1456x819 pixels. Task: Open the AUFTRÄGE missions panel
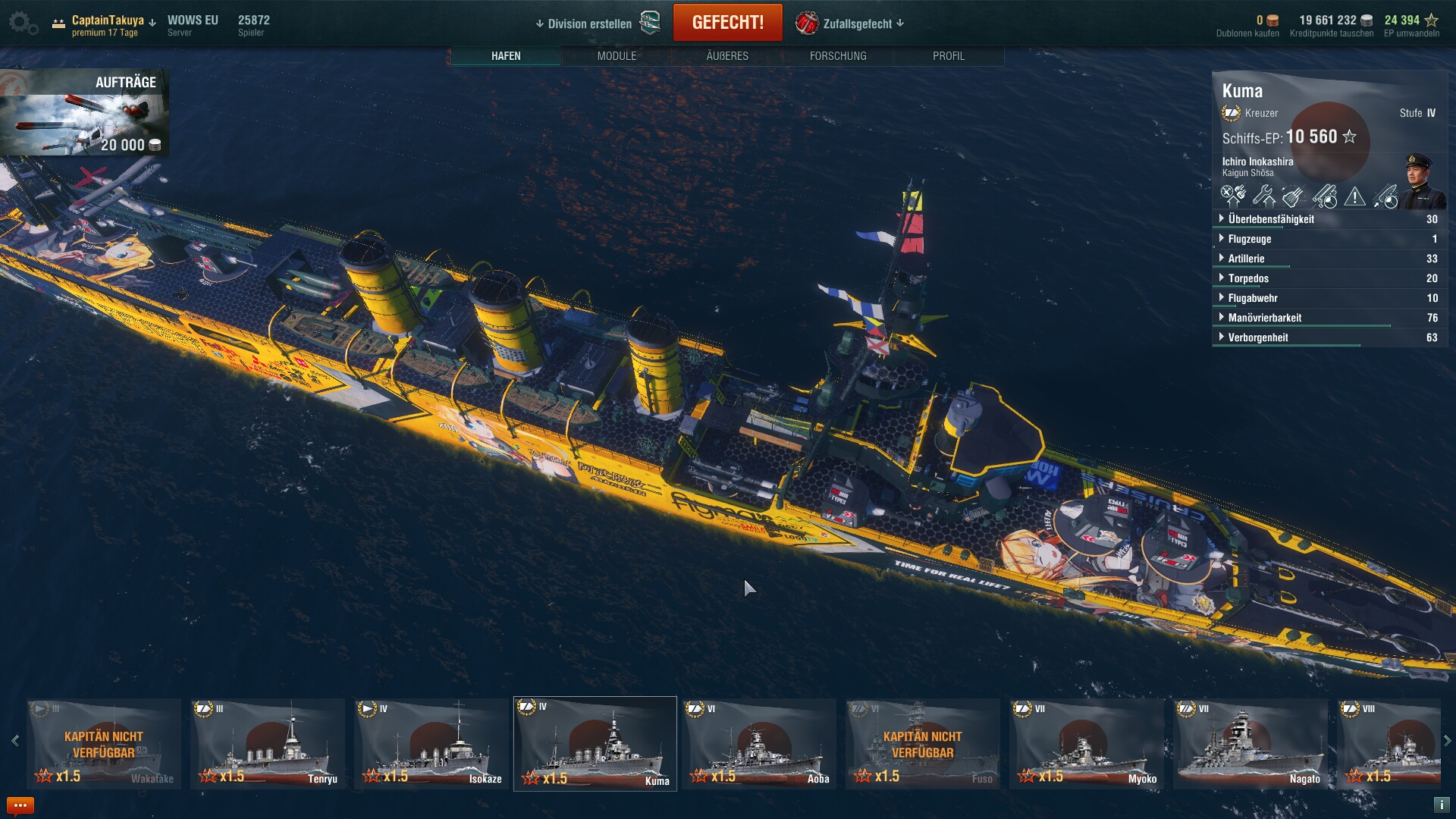[84, 112]
